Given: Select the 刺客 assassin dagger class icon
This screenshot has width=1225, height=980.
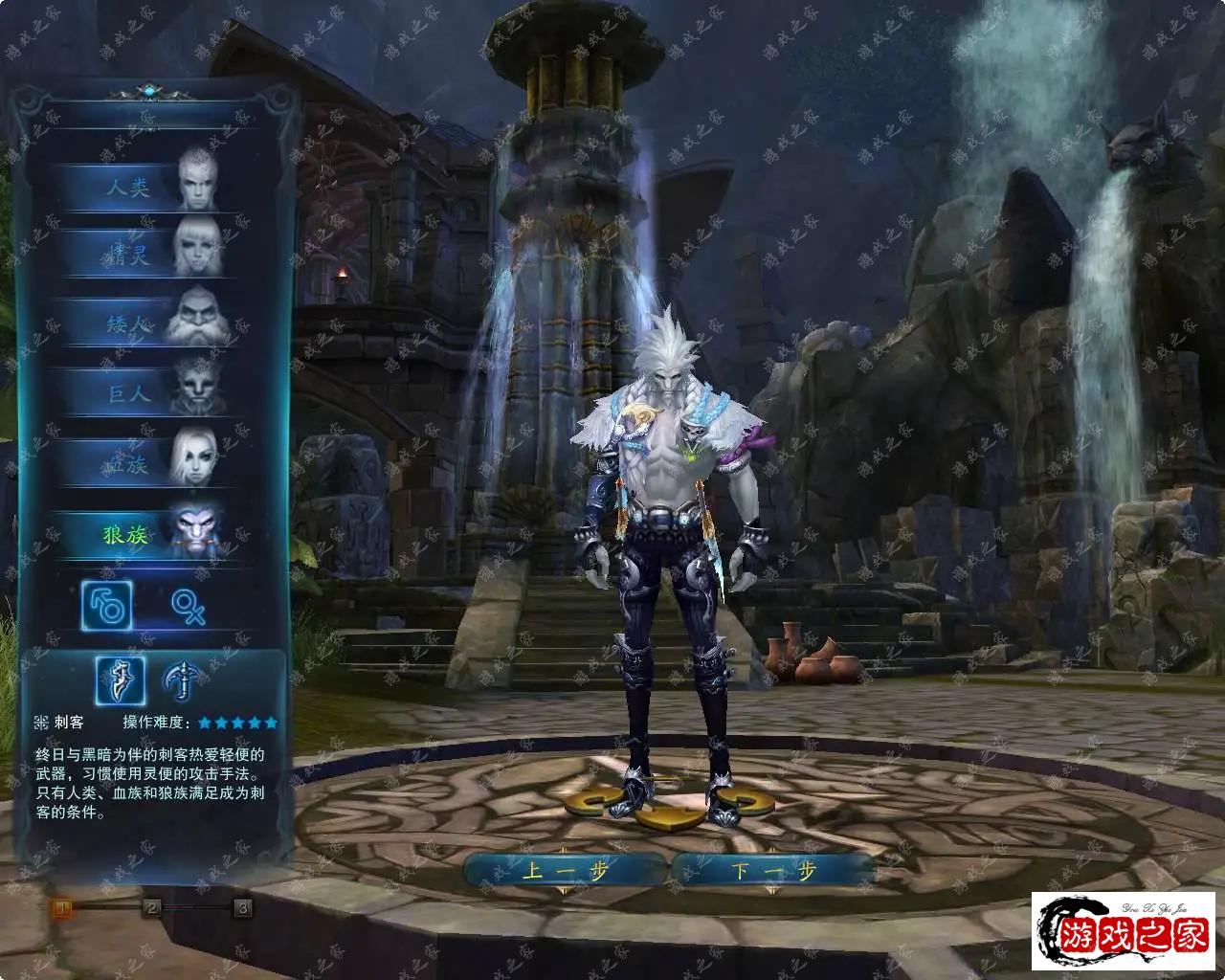Looking at the screenshot, I should click(x=121, y=680).
